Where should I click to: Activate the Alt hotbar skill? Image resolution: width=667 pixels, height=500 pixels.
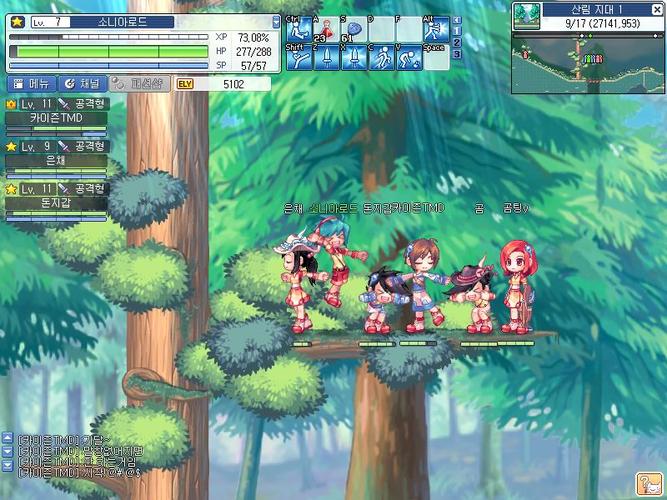point(435,29)
